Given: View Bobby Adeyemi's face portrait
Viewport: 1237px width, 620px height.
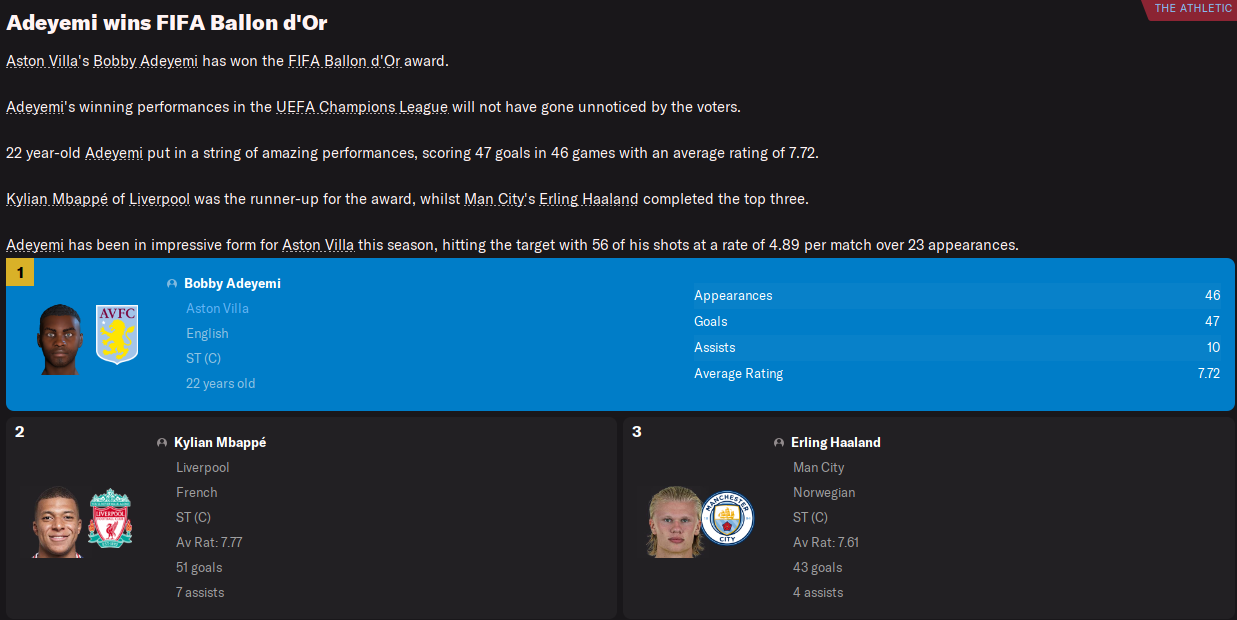Looking at the screenshot, I should [x=60, y=340].
